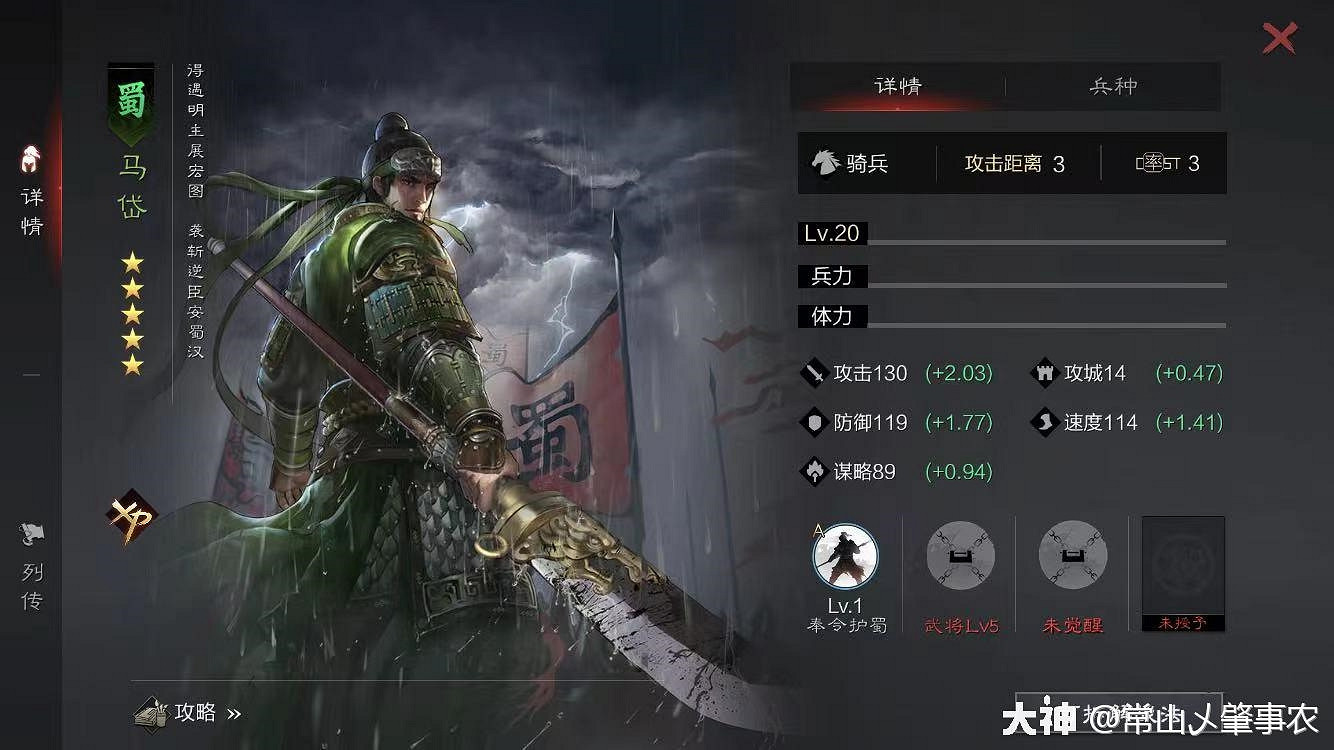Click the 速度 speed stat icon
This screenshot has width=1334, height=750.
tap(1046, 422)
